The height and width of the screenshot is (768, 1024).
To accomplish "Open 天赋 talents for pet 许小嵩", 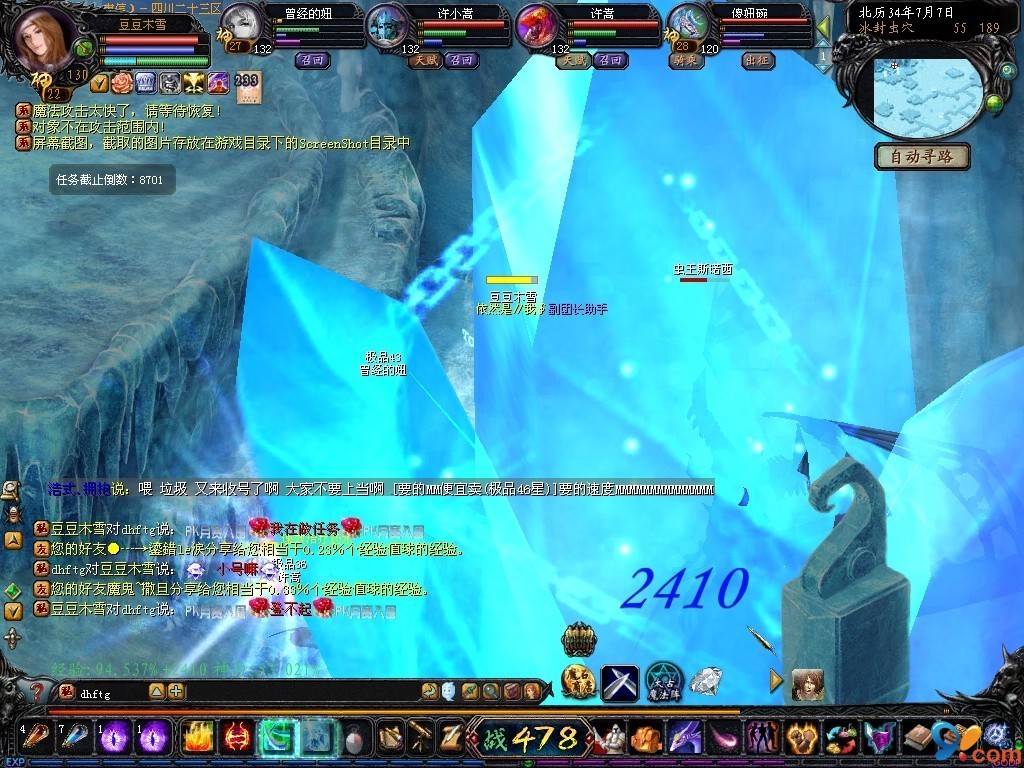I will tap(425, 60).
